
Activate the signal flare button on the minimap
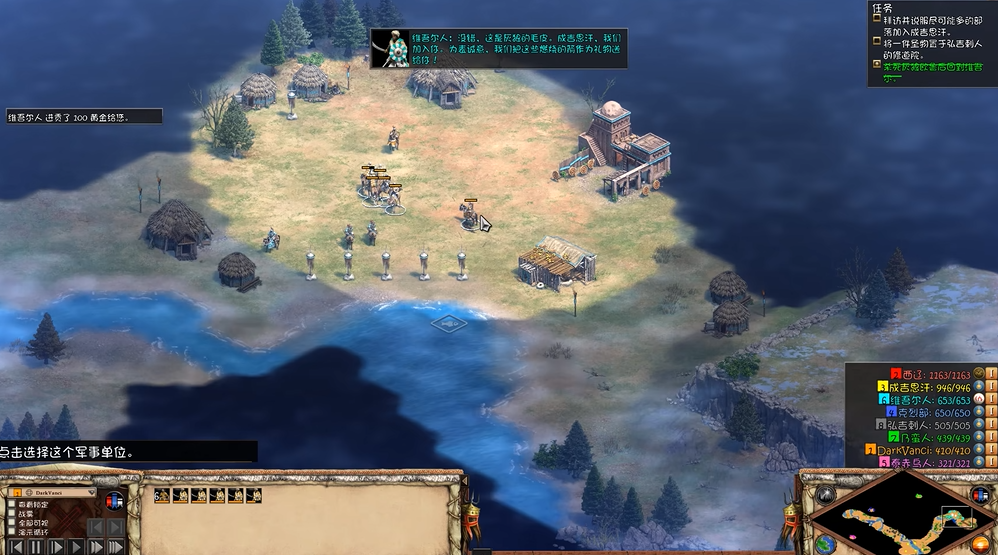tap(828, 495)
